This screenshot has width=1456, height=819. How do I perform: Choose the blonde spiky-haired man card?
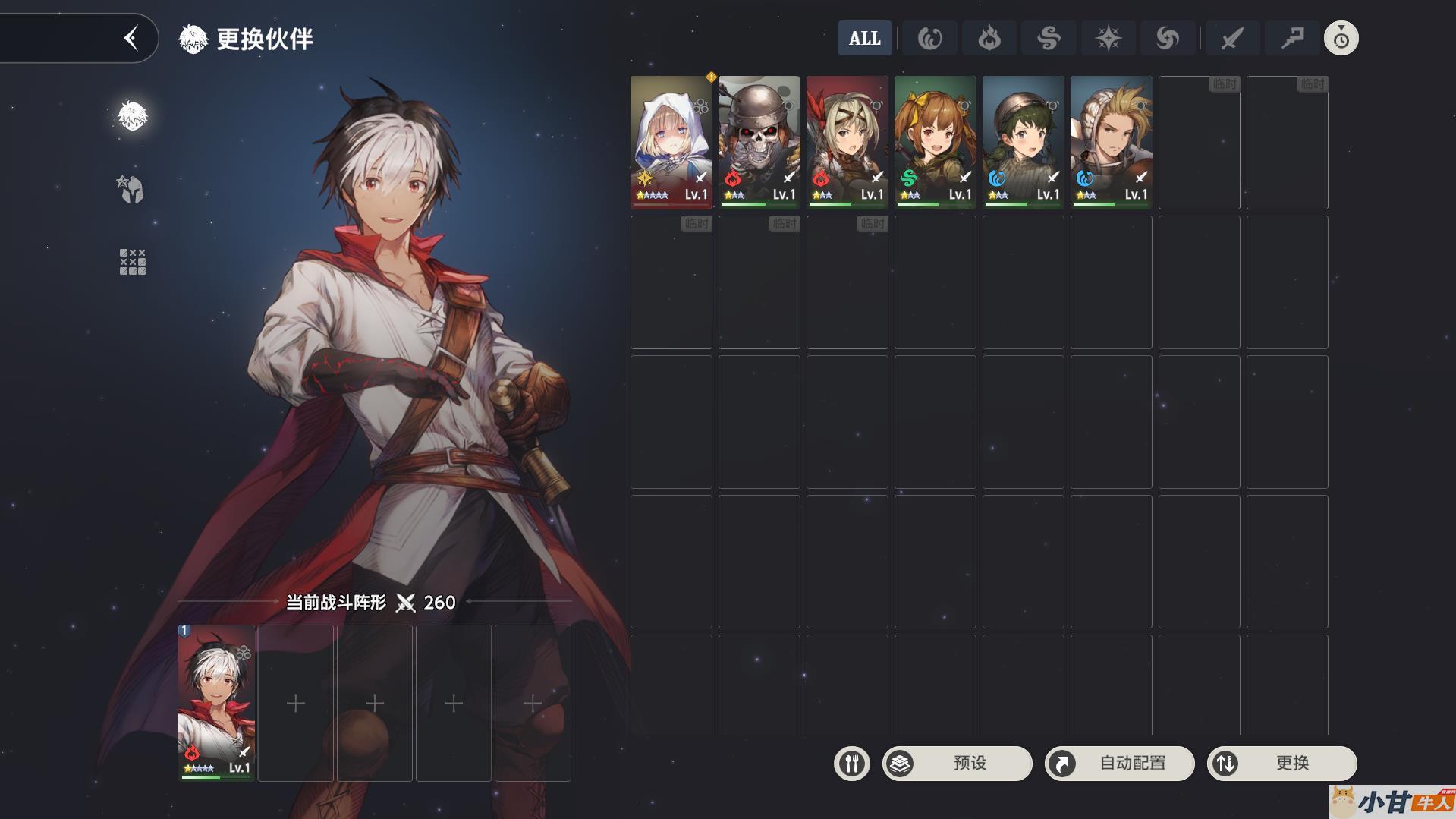pyautogui.click(x=1111, y=141)
